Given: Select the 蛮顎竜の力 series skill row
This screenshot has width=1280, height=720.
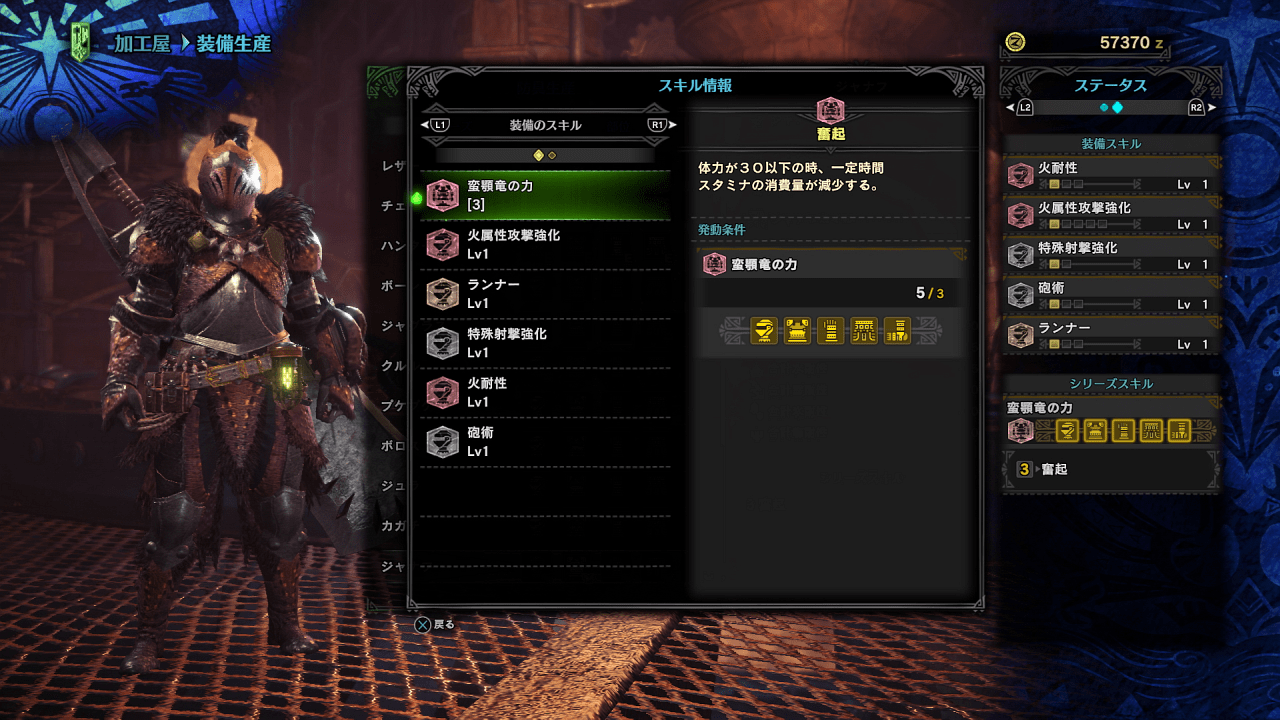Looking at the screenshot, I should click(x=545, y=195).
